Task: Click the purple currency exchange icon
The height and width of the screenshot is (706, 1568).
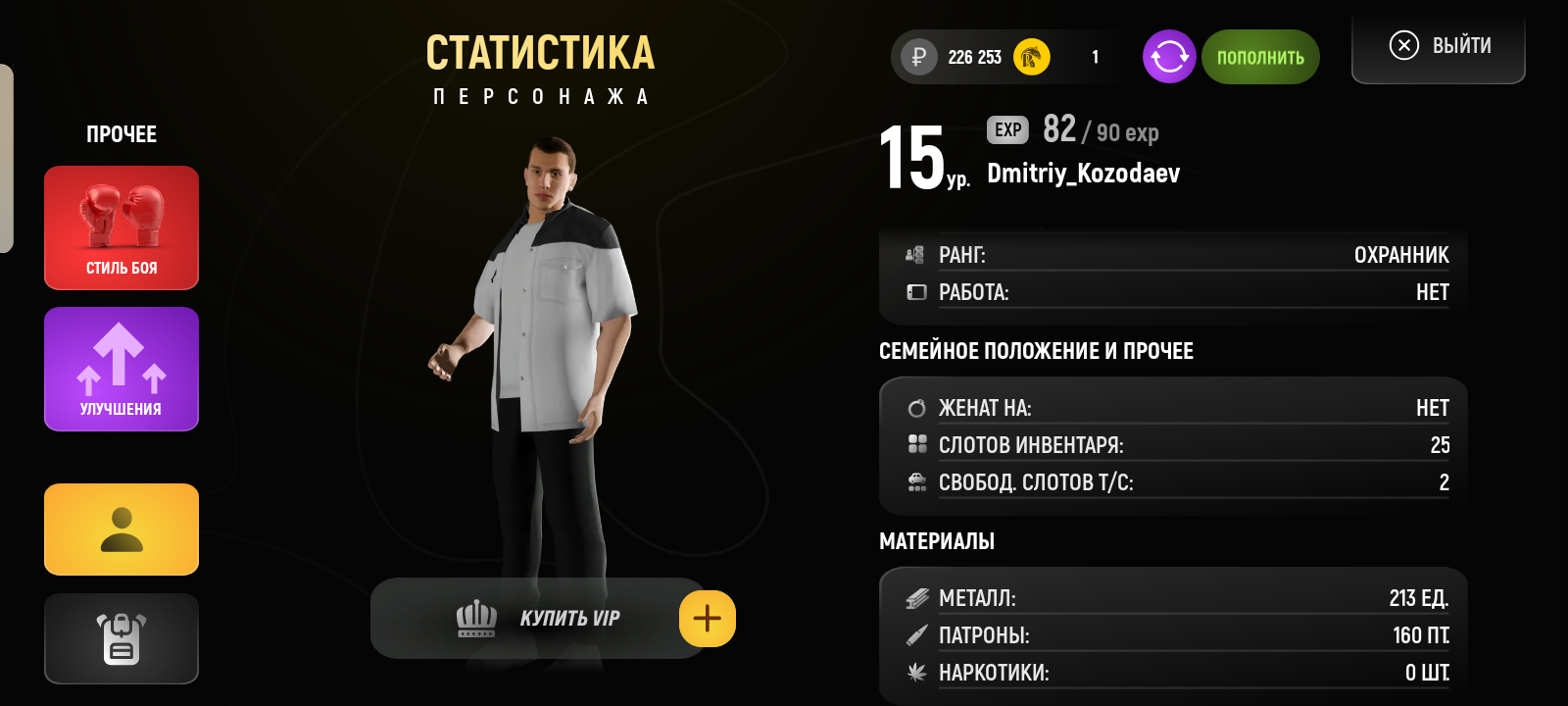Action: click(x=1169, y=57)
